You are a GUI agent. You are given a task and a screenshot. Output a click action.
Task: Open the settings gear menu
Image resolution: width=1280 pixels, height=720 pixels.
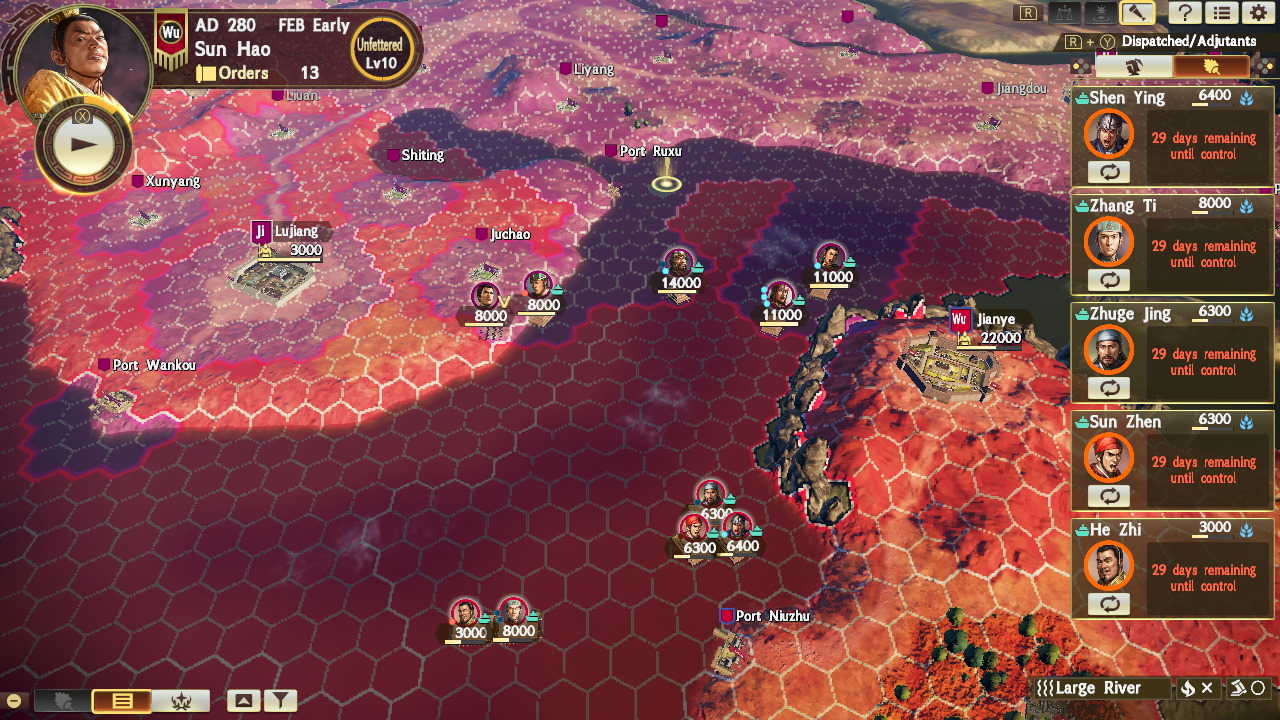click(1259, 13)
